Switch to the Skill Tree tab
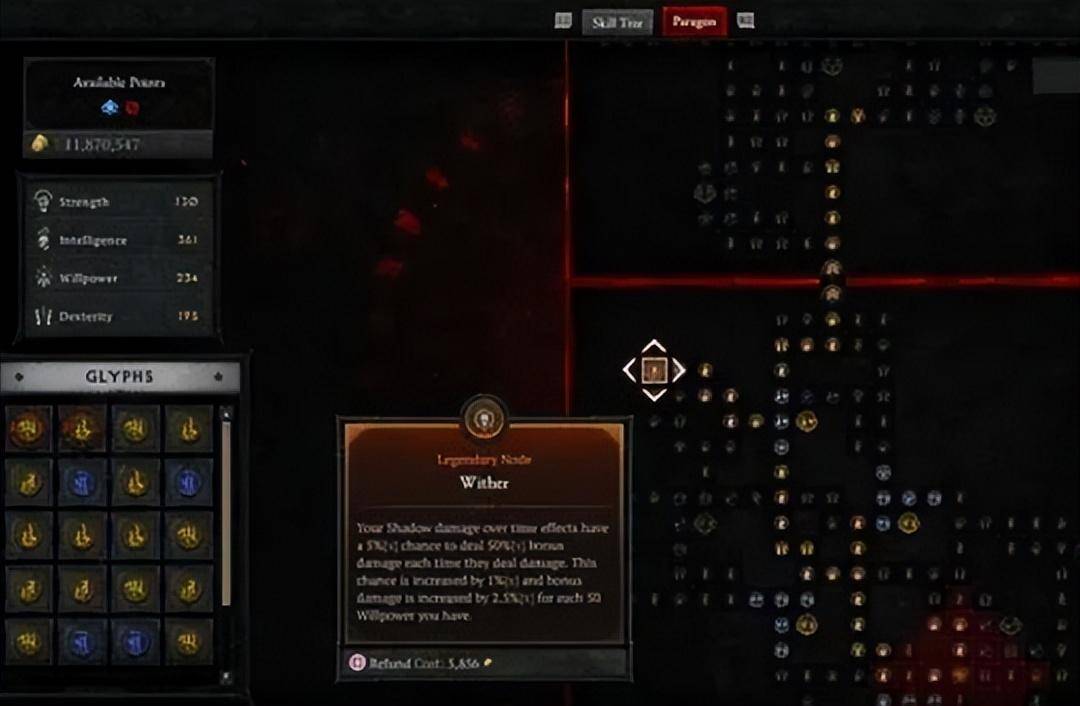 tap(617, 22)
